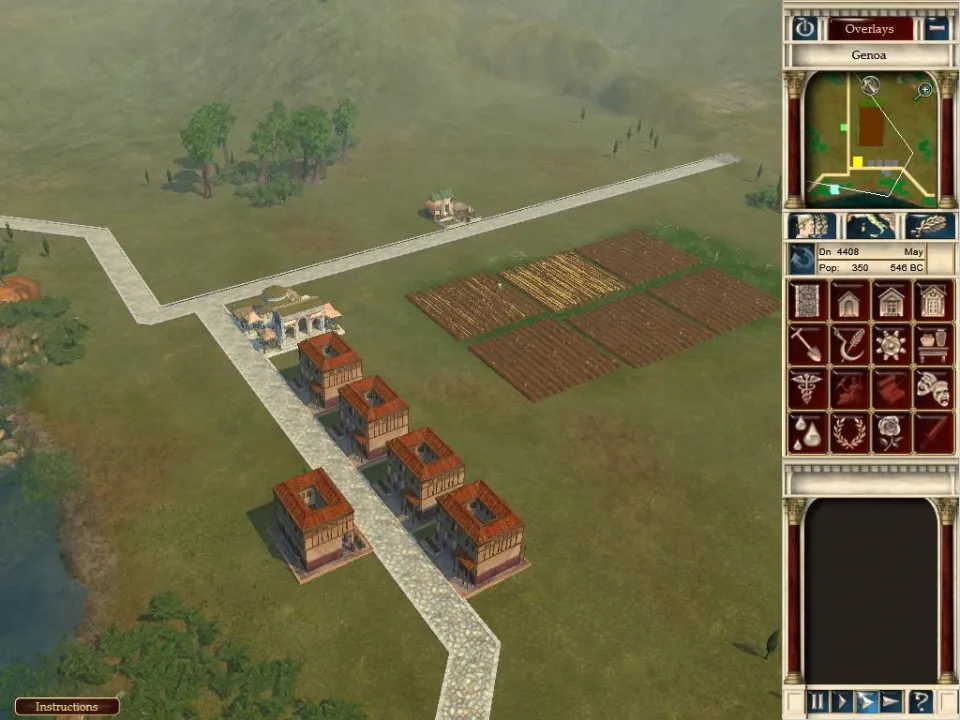Open the rose beautification category

pyautogui.click(x=891, y=433)
